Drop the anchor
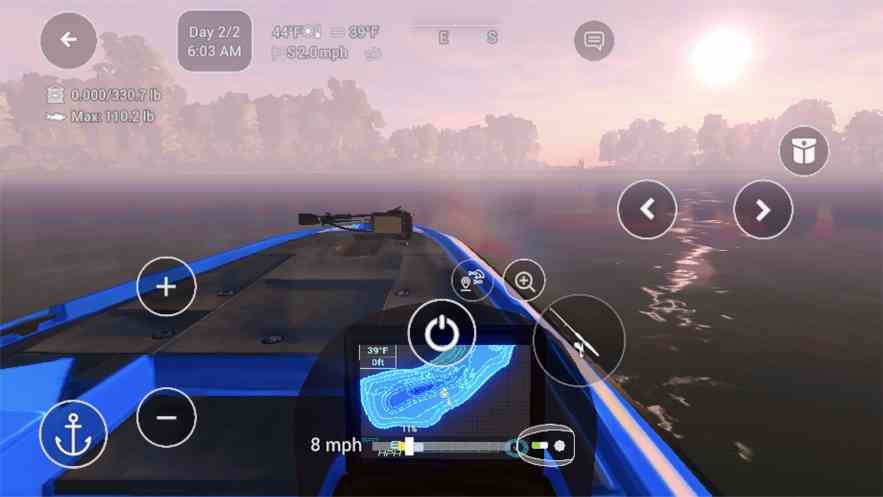 [73, 434]
